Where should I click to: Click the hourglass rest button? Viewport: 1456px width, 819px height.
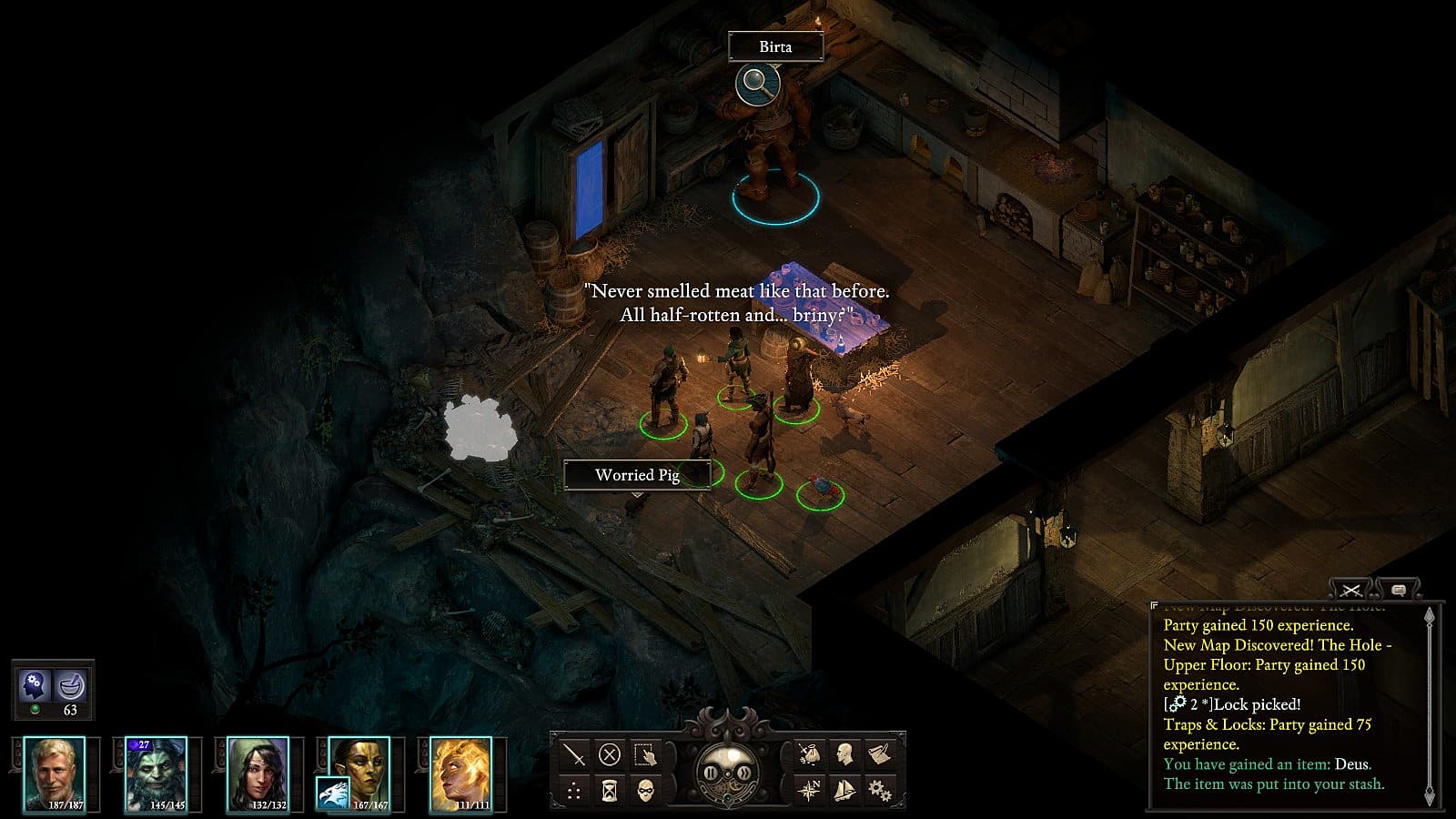[610, 790]
